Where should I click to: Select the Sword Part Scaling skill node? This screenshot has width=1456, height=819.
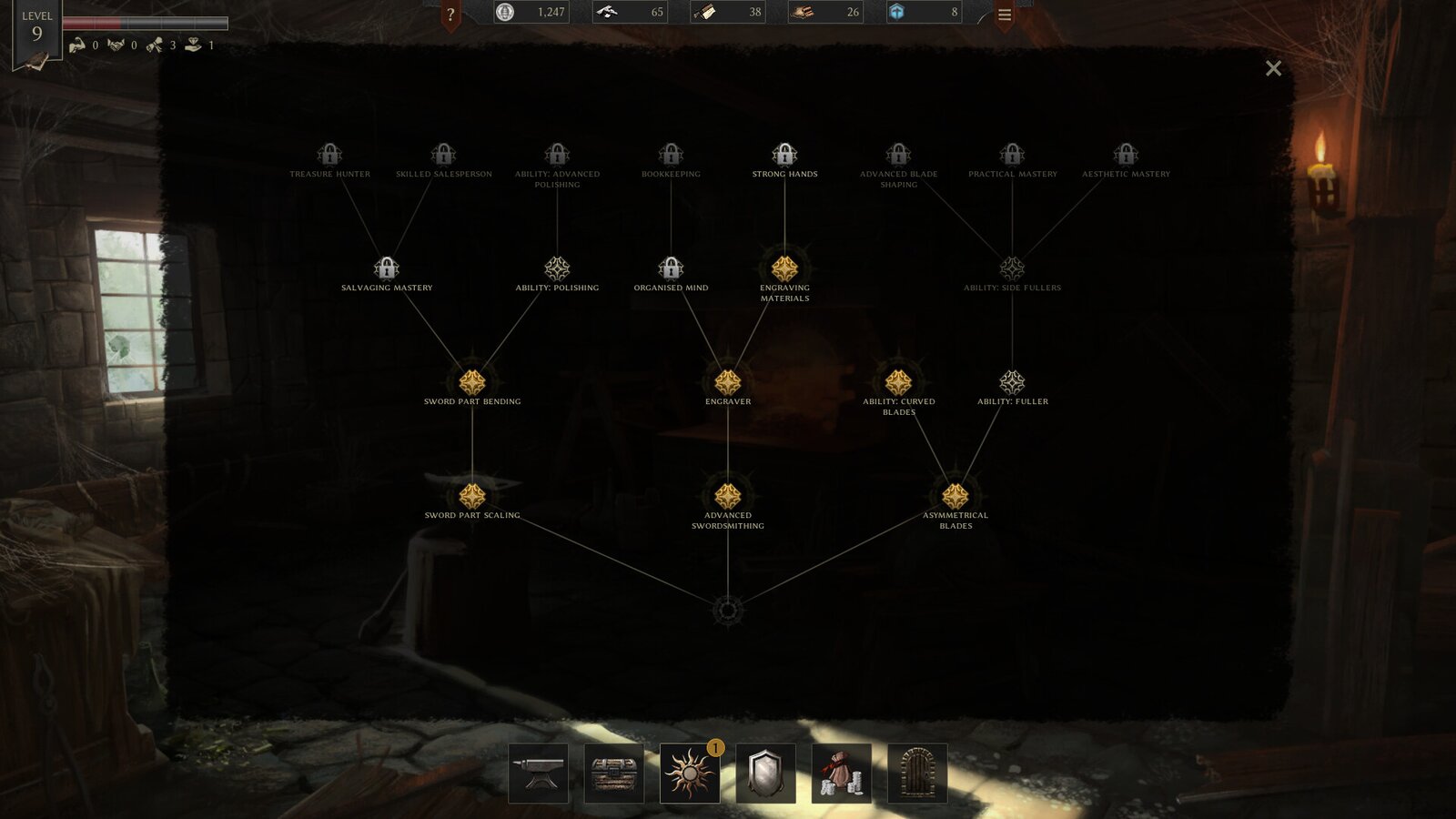pyautogui.click(x=472, y=496)
